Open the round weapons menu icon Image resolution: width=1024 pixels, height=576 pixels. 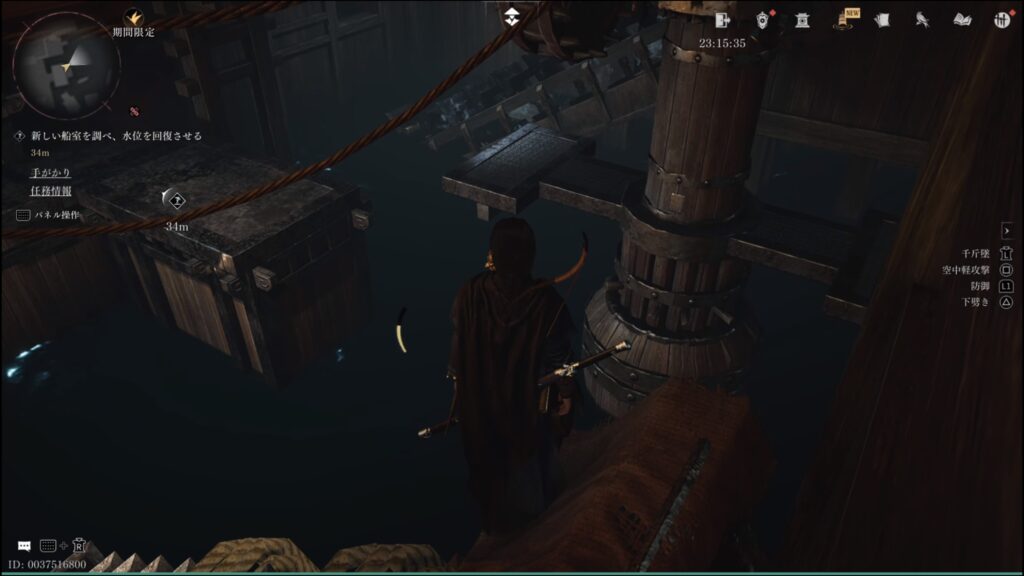pos(1002,20)
